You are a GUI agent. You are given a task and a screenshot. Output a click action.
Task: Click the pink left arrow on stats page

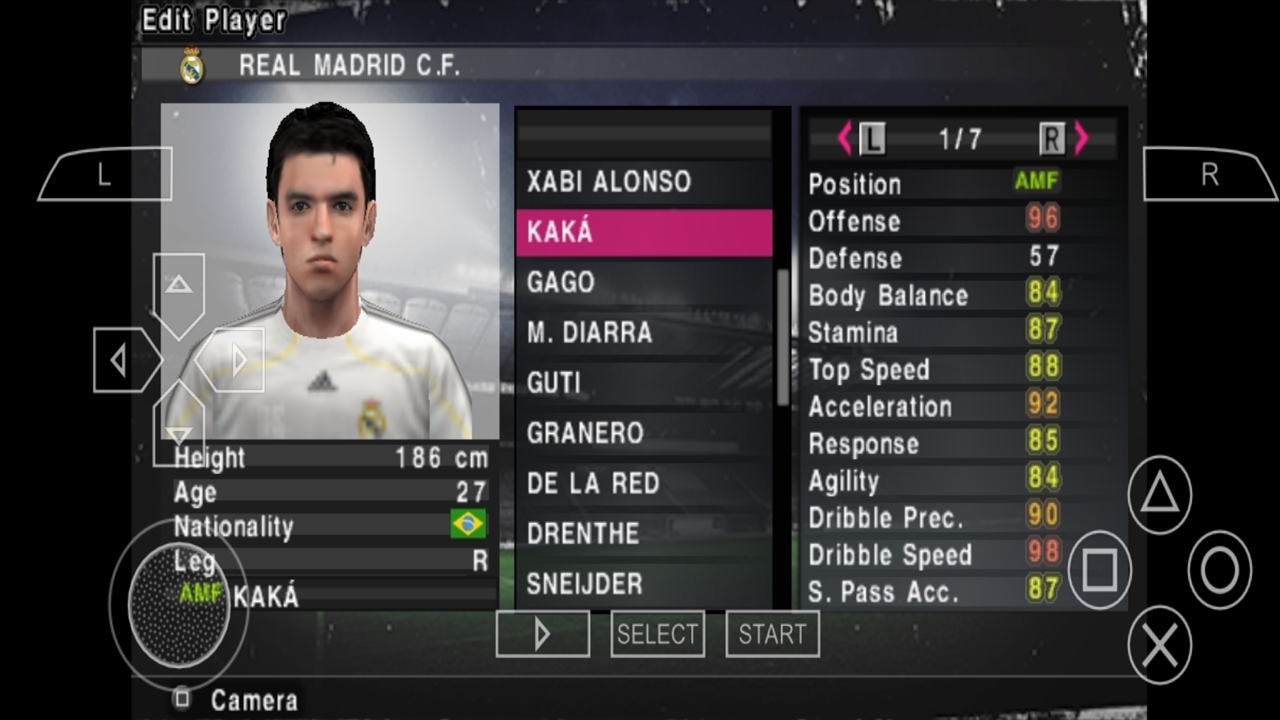pos(845,139)
